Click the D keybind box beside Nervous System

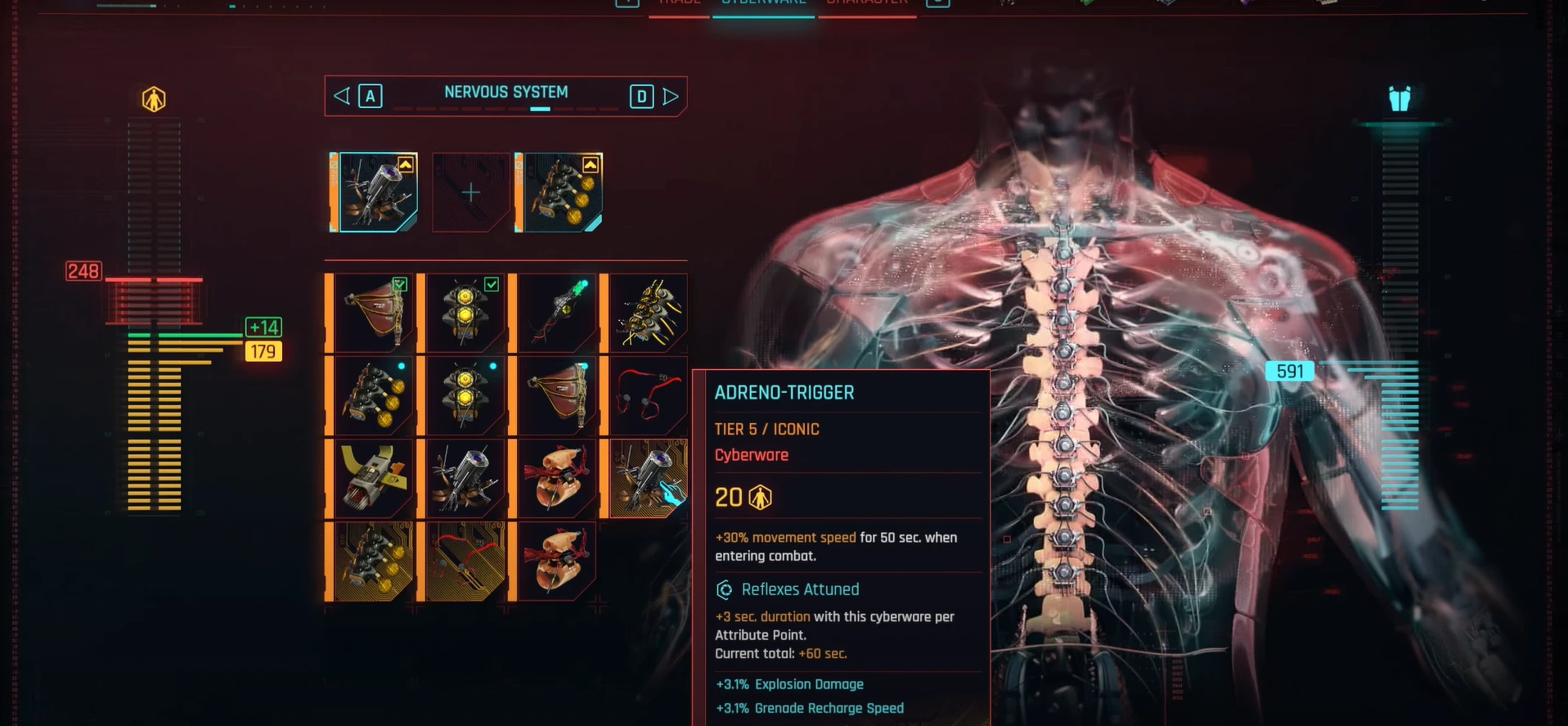coord(641,96)
